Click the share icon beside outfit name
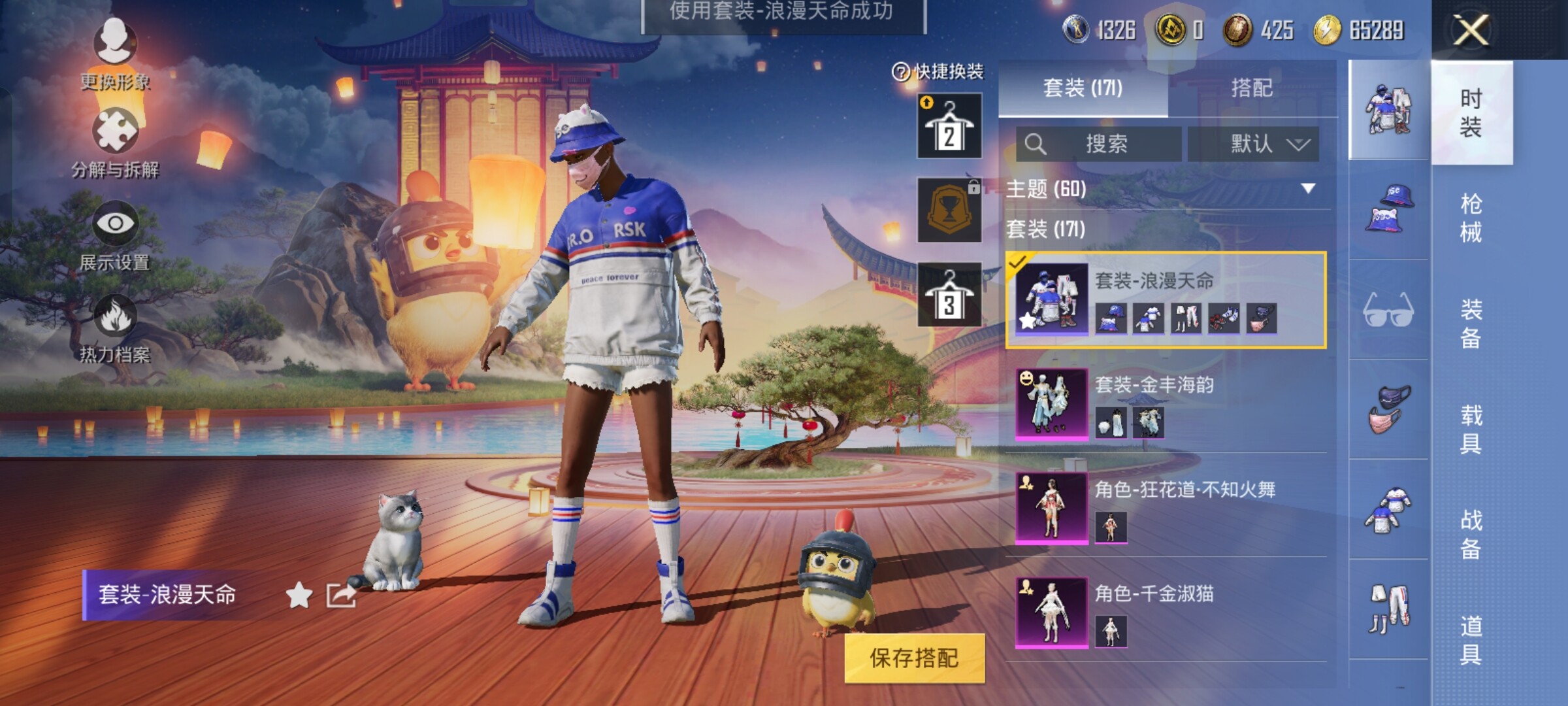Image resolution: width=1568 pixels, height=706 pixels. coord(341,596)
